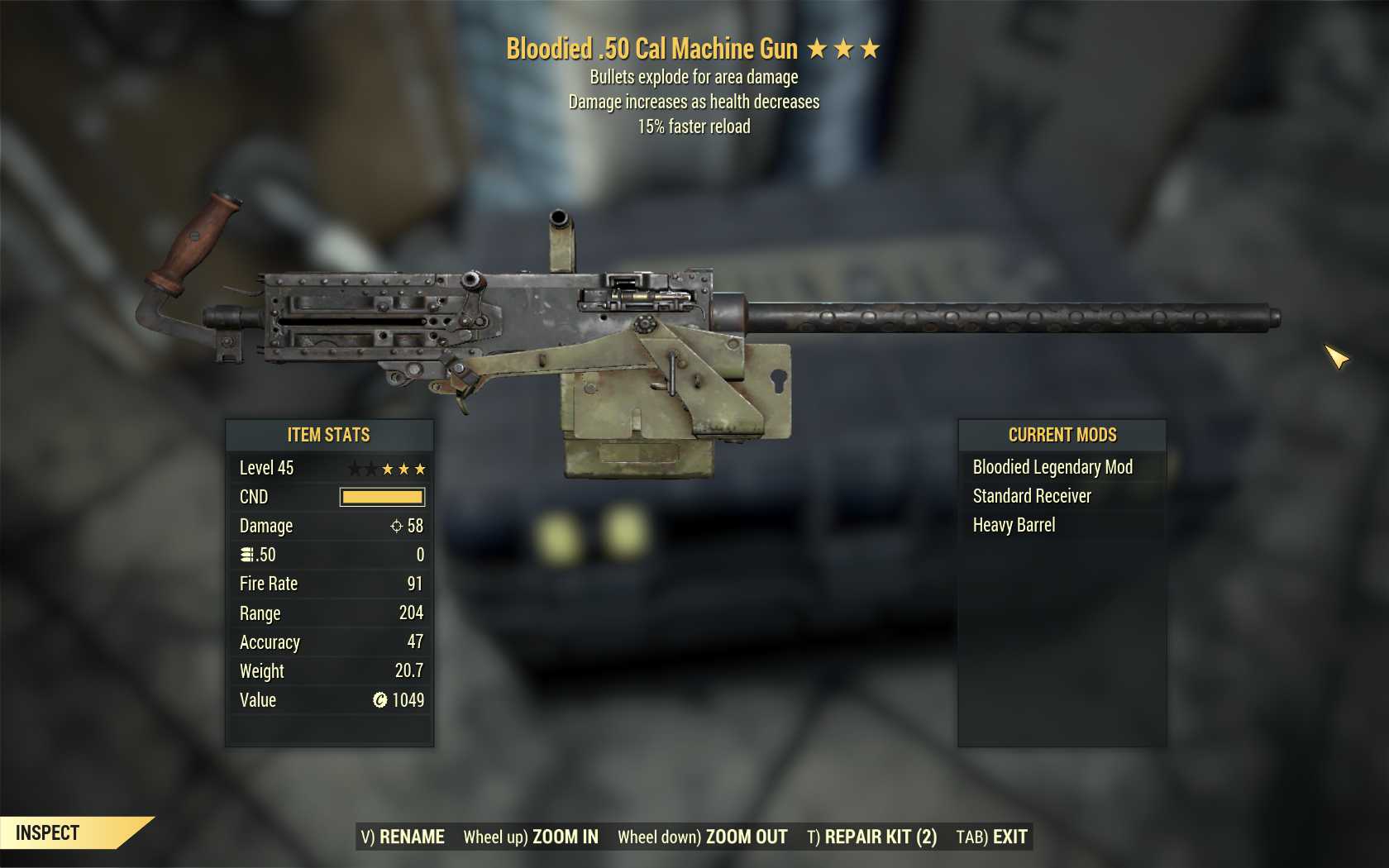Use the T) REPAIR KIT (2) button
The width and height of the screenshot is (1389, 868).
(x=872, y=837)
